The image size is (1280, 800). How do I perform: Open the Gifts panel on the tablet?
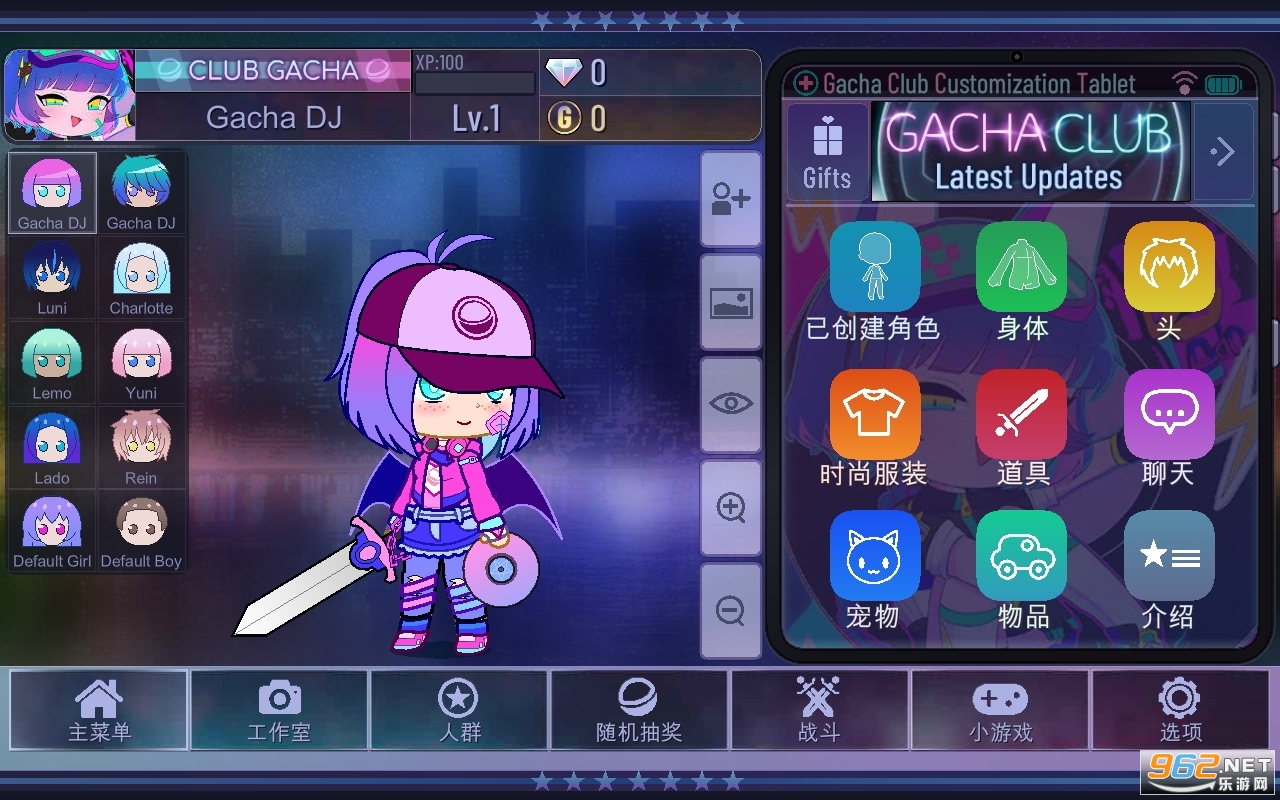click(x=827, y=150)
